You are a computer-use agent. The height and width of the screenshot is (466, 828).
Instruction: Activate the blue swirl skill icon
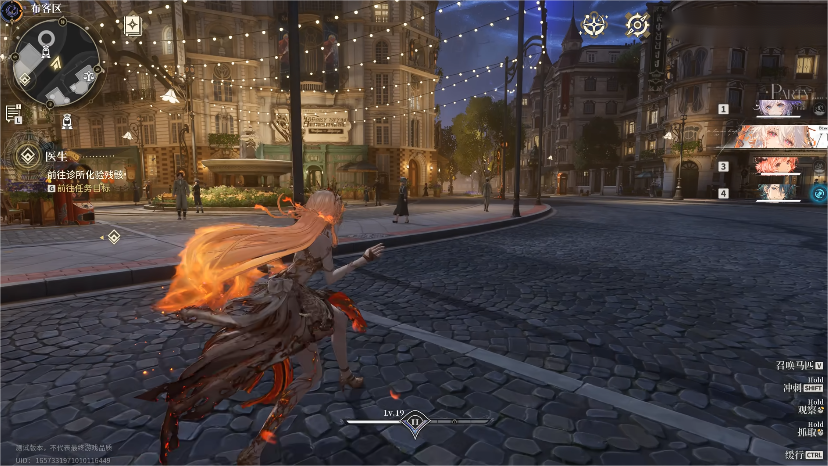[x=818, y=193]
